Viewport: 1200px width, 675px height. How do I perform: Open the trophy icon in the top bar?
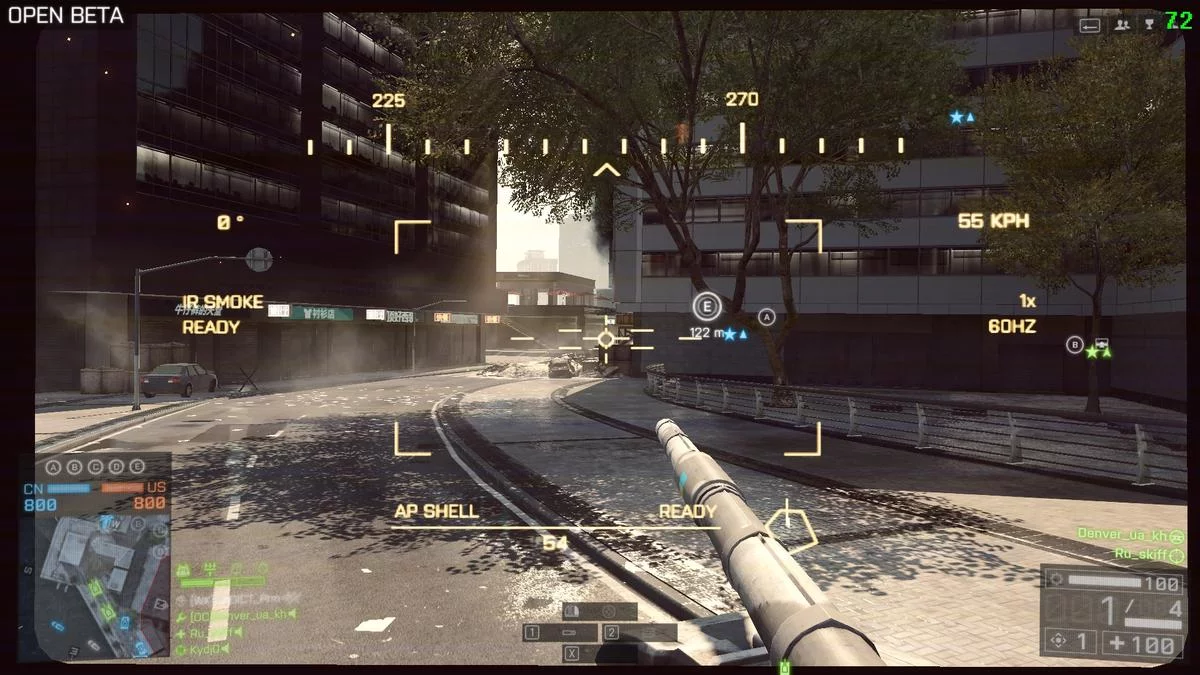[1150, 24]
